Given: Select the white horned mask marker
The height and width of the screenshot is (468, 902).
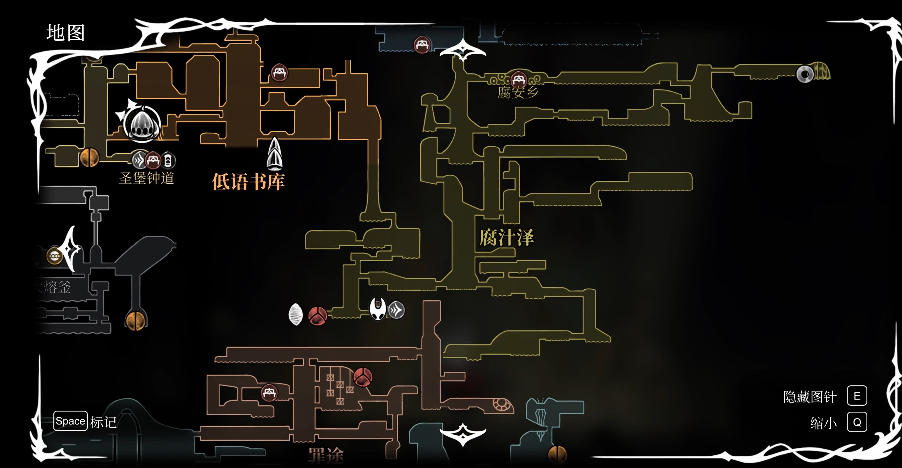Looking at the screenshot, I should pos(378,309).
